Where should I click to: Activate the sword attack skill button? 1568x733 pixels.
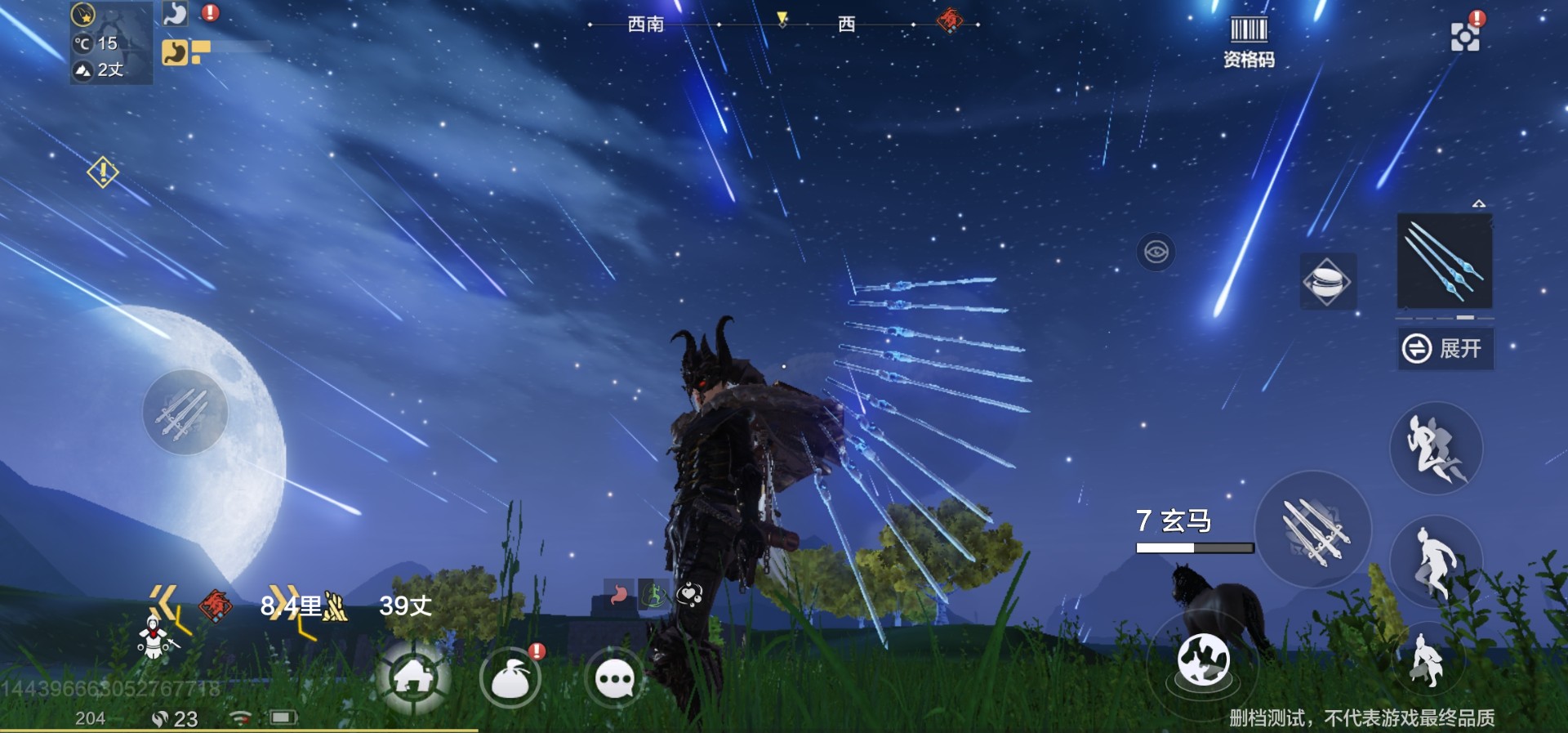pos(1313,530)
